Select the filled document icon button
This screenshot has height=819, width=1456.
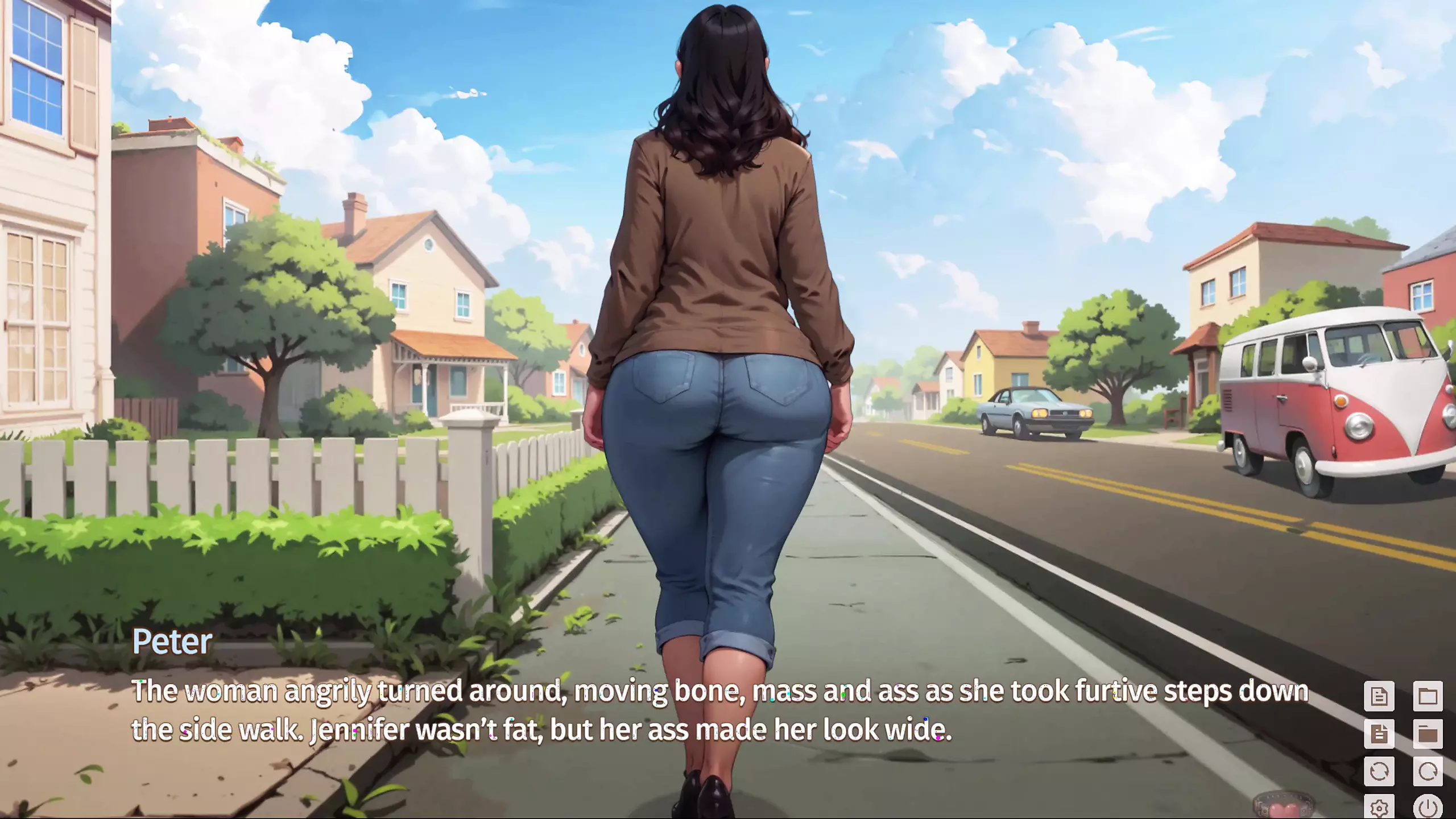click(x=1379, y=733)
